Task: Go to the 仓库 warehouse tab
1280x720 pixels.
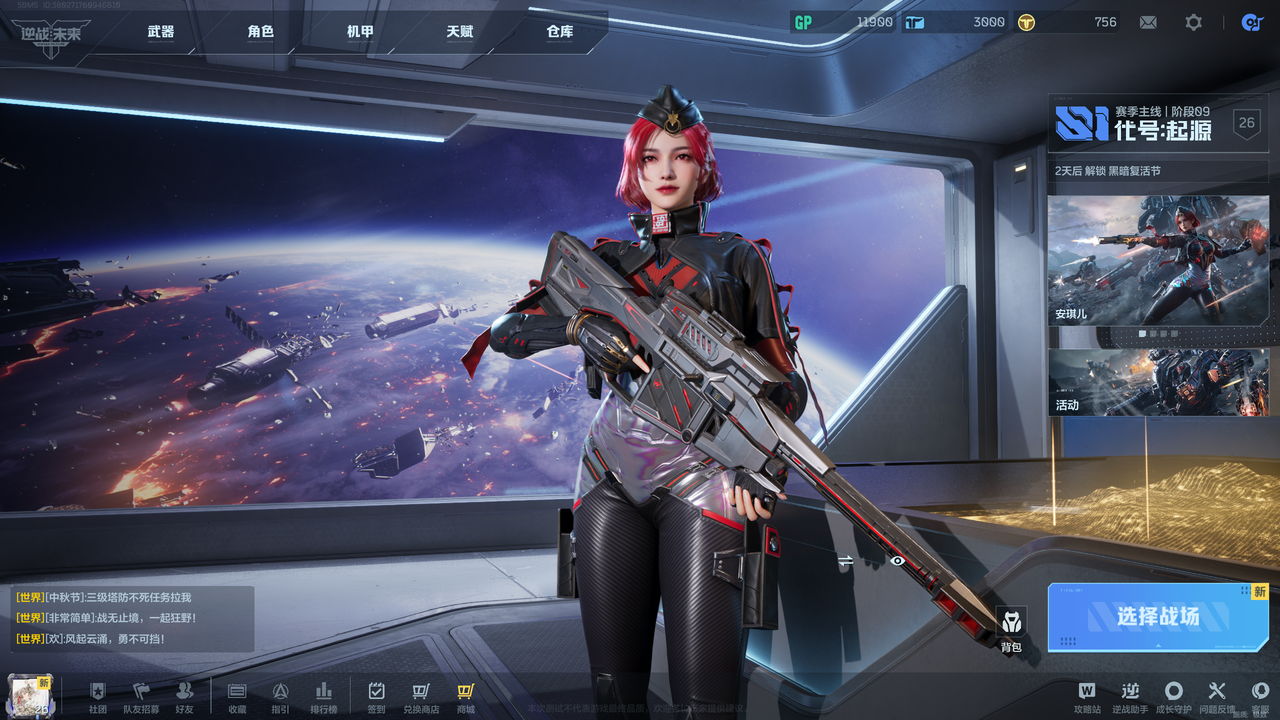Action: 560,32
